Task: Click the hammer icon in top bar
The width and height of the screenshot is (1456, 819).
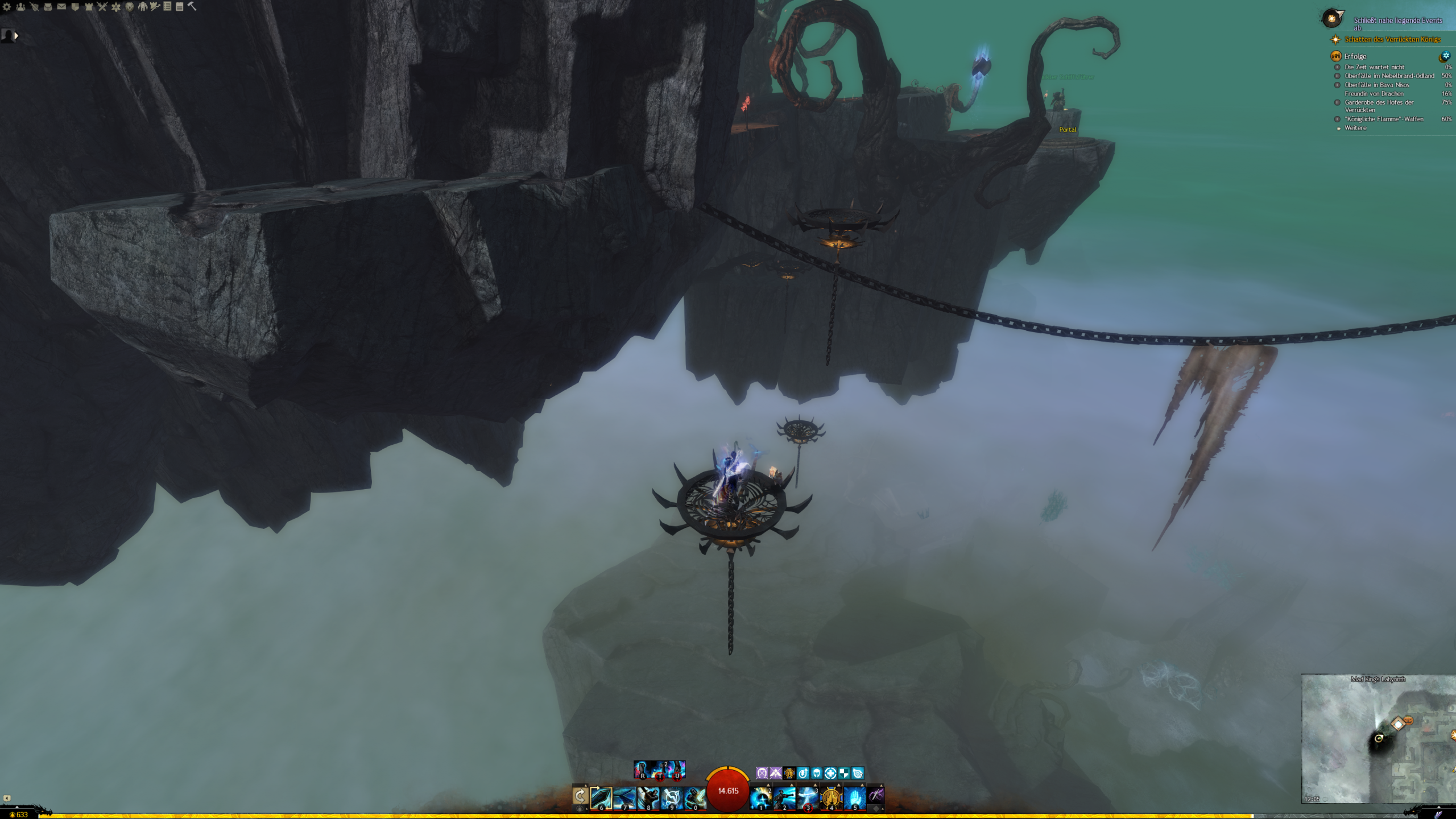Action: click(x=192, y=6)
